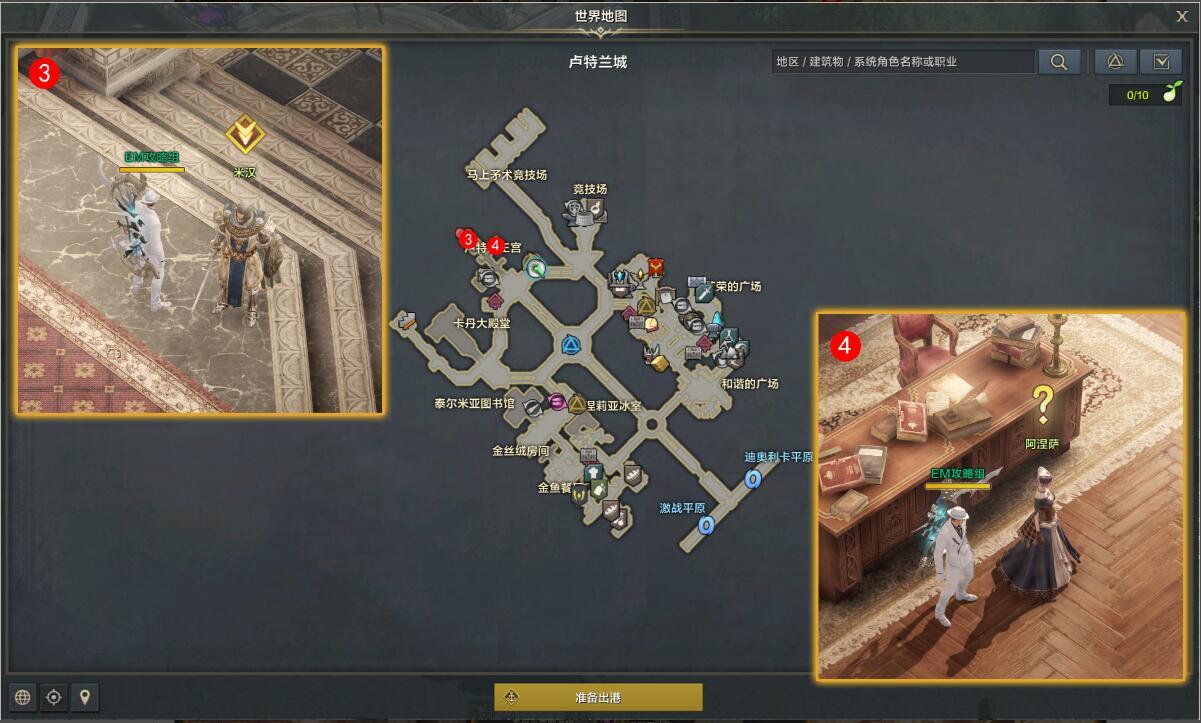Open the triport triangle filter button
Image resolution: width=1201 pixels, height=723 pixels.
(1115, 61)
